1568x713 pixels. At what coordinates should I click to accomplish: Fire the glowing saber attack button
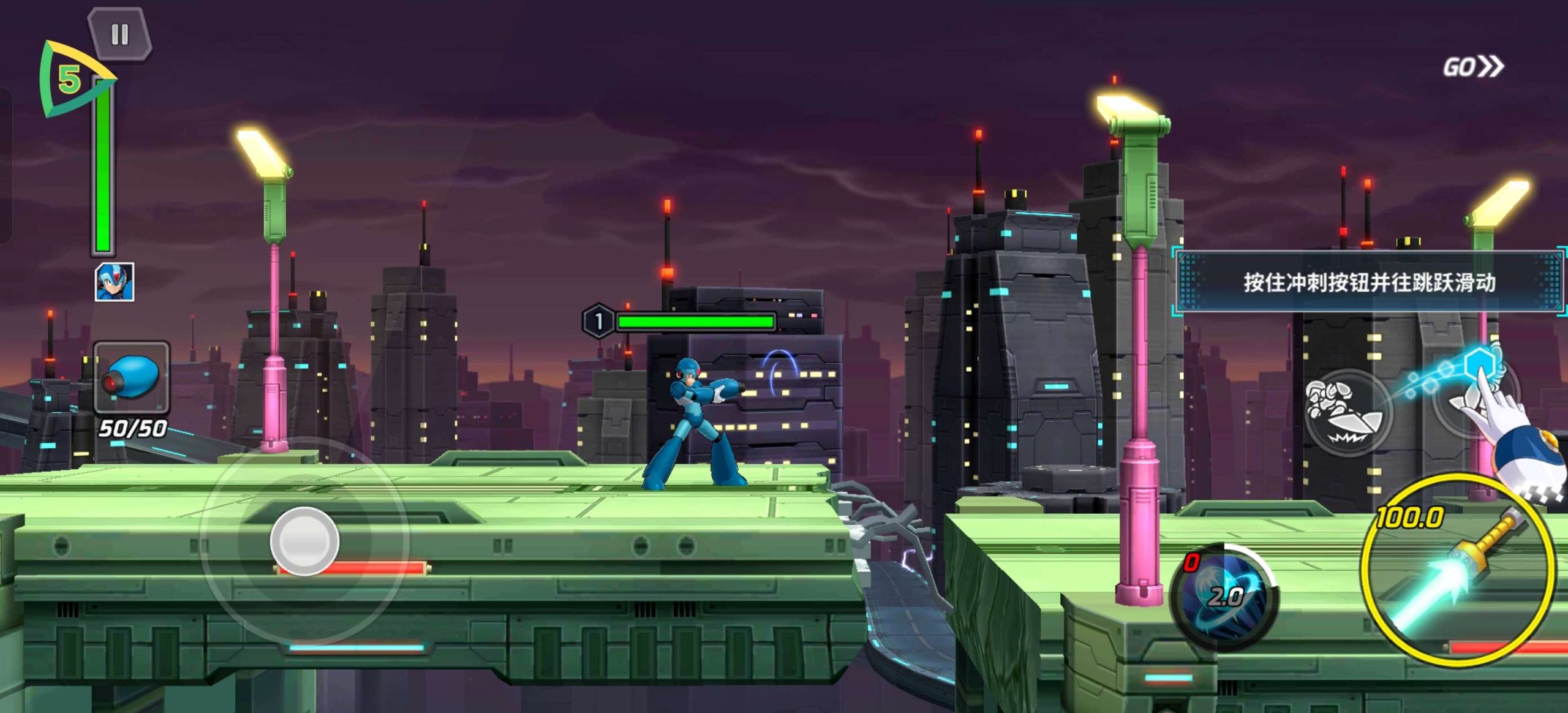click(x=1459, y=570)
